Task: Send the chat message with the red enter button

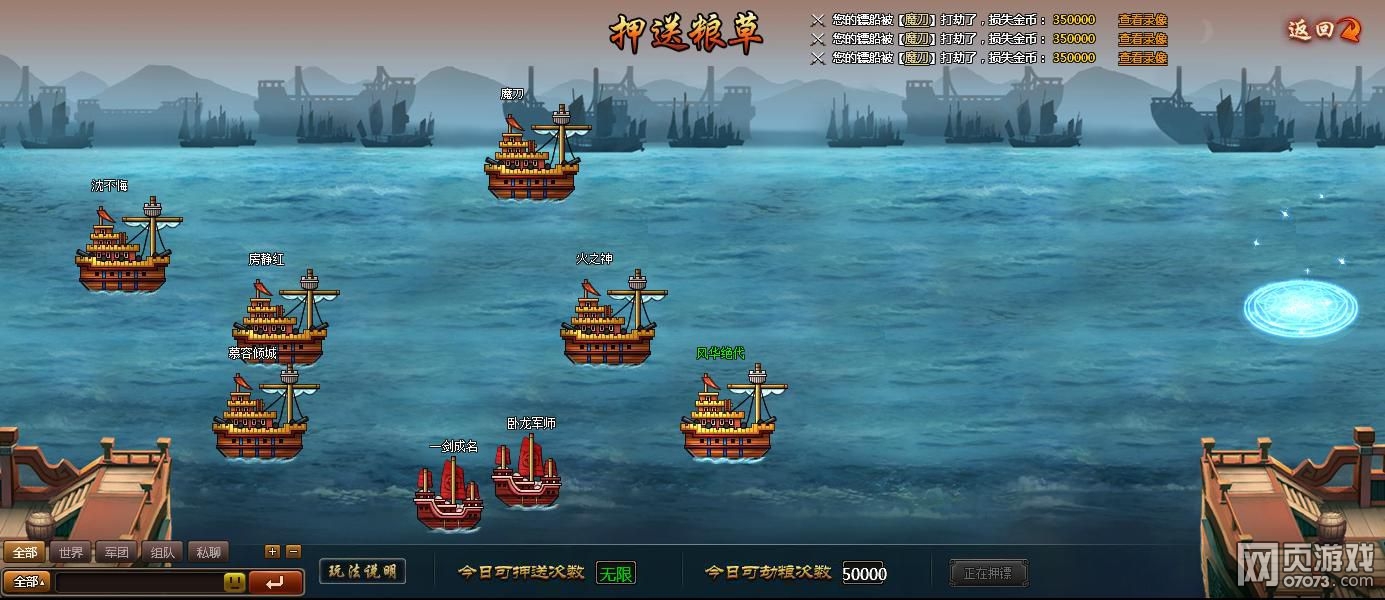Action: tap(276, 582)
